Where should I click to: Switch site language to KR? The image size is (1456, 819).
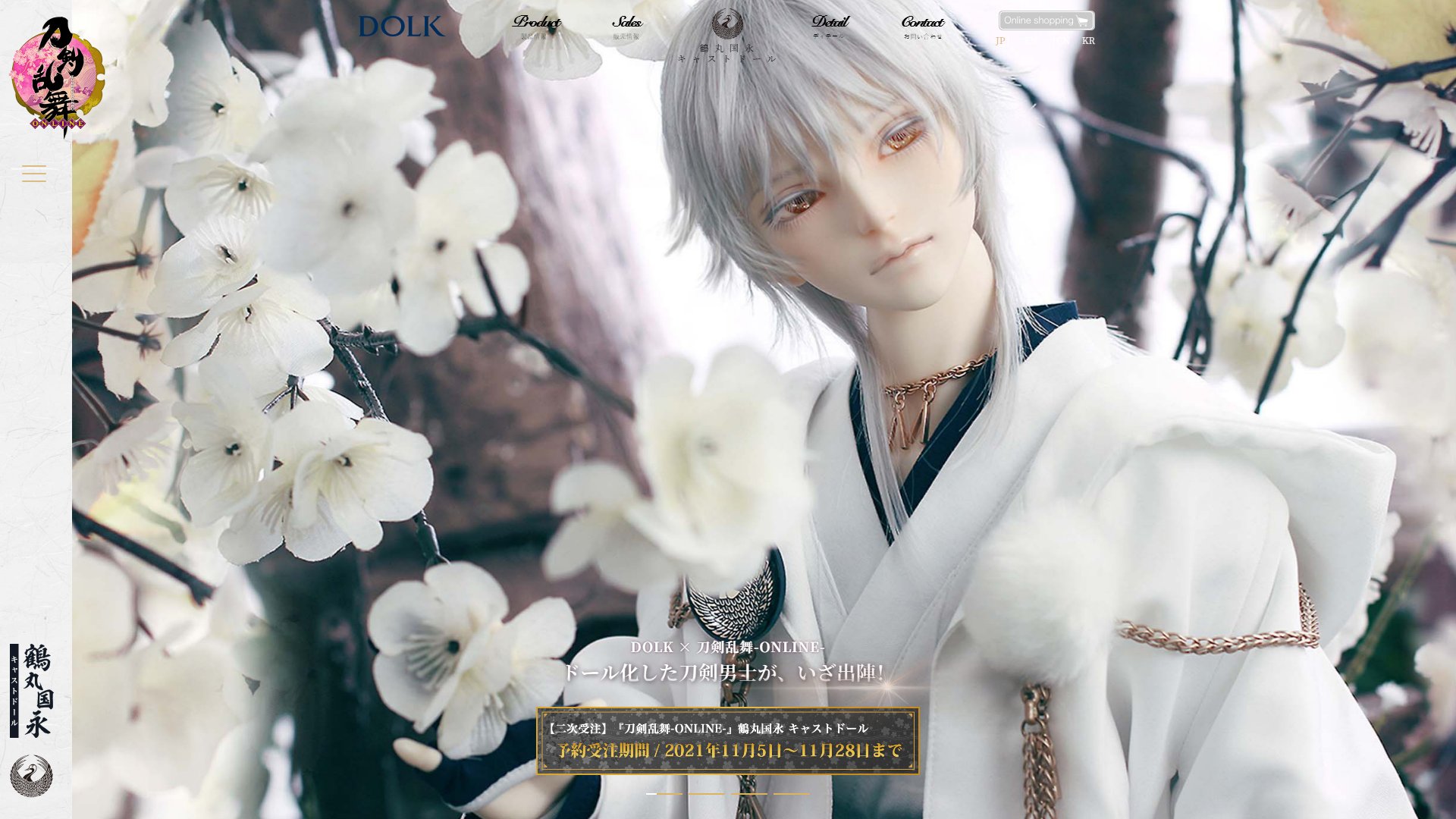(x=1089, y=42)
